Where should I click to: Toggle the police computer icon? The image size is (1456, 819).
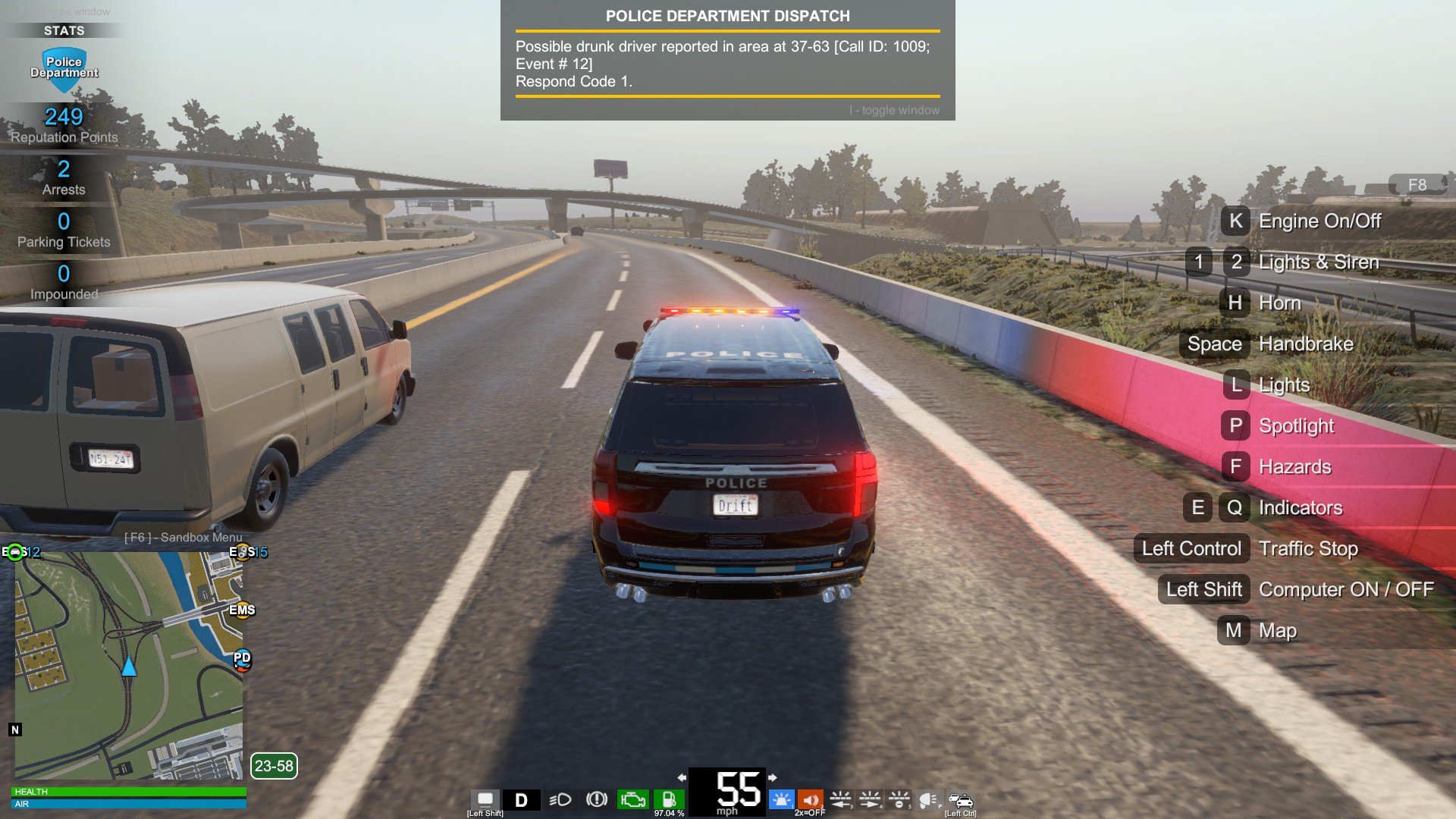pyautogui.click(x=485, y=799)
